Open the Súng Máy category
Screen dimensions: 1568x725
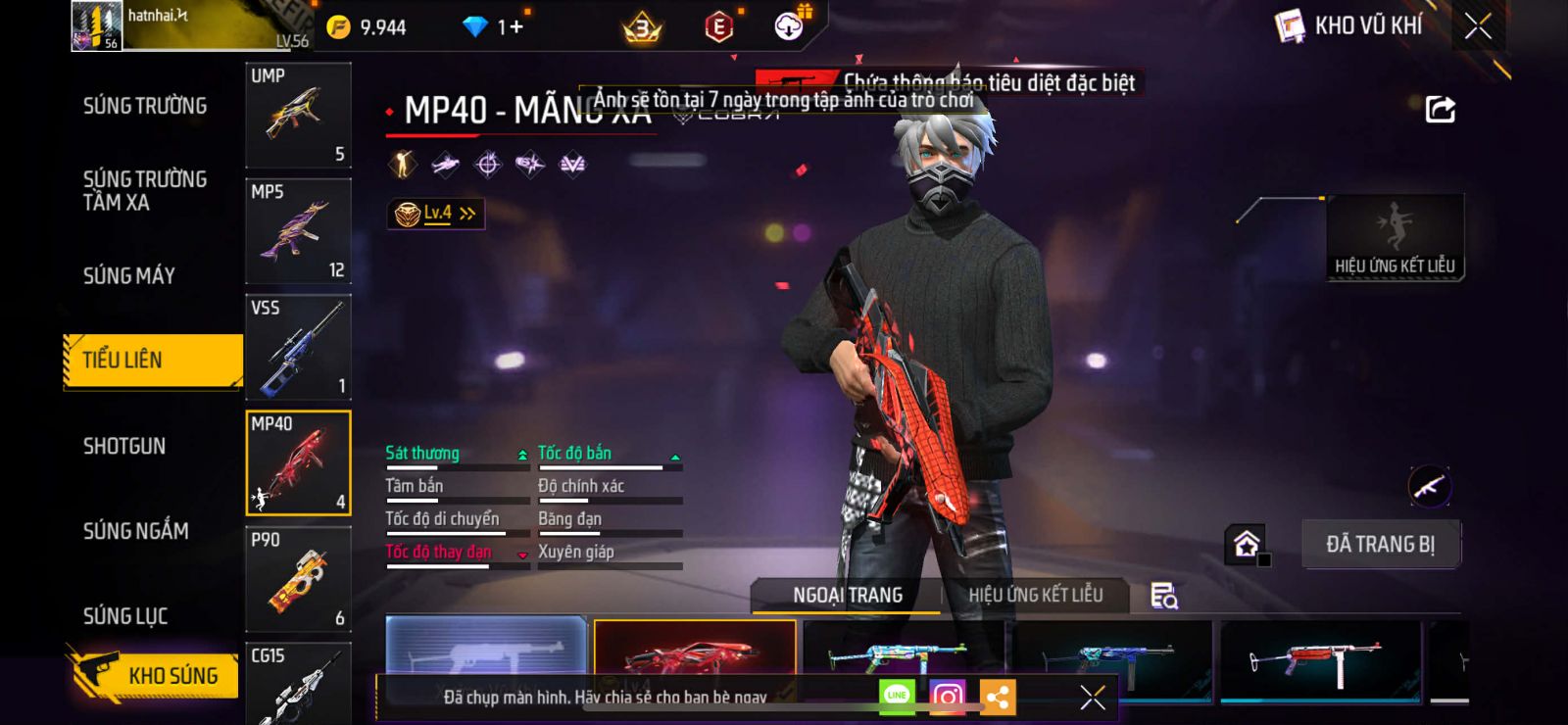tap(129, 276)
